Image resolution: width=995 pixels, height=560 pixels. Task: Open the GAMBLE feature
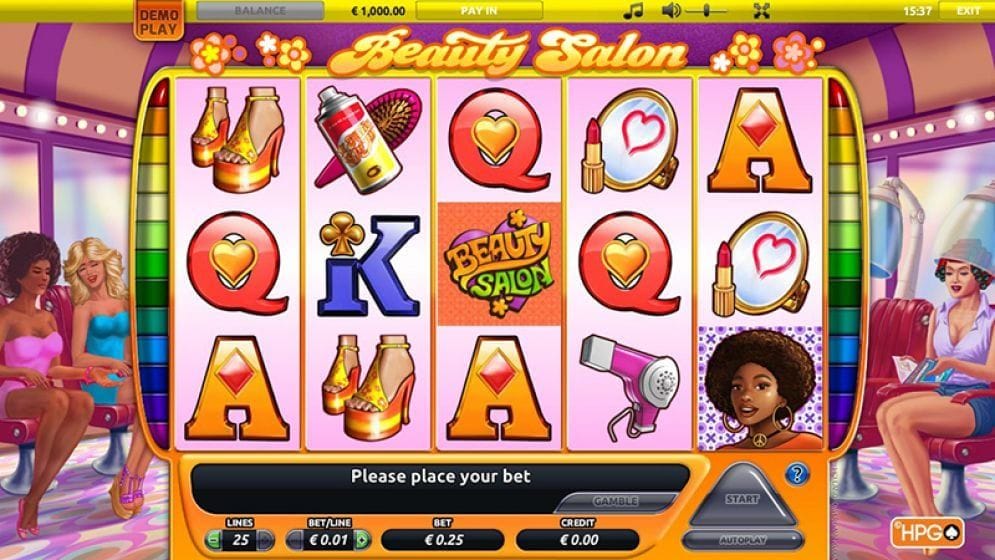(615, 501)
